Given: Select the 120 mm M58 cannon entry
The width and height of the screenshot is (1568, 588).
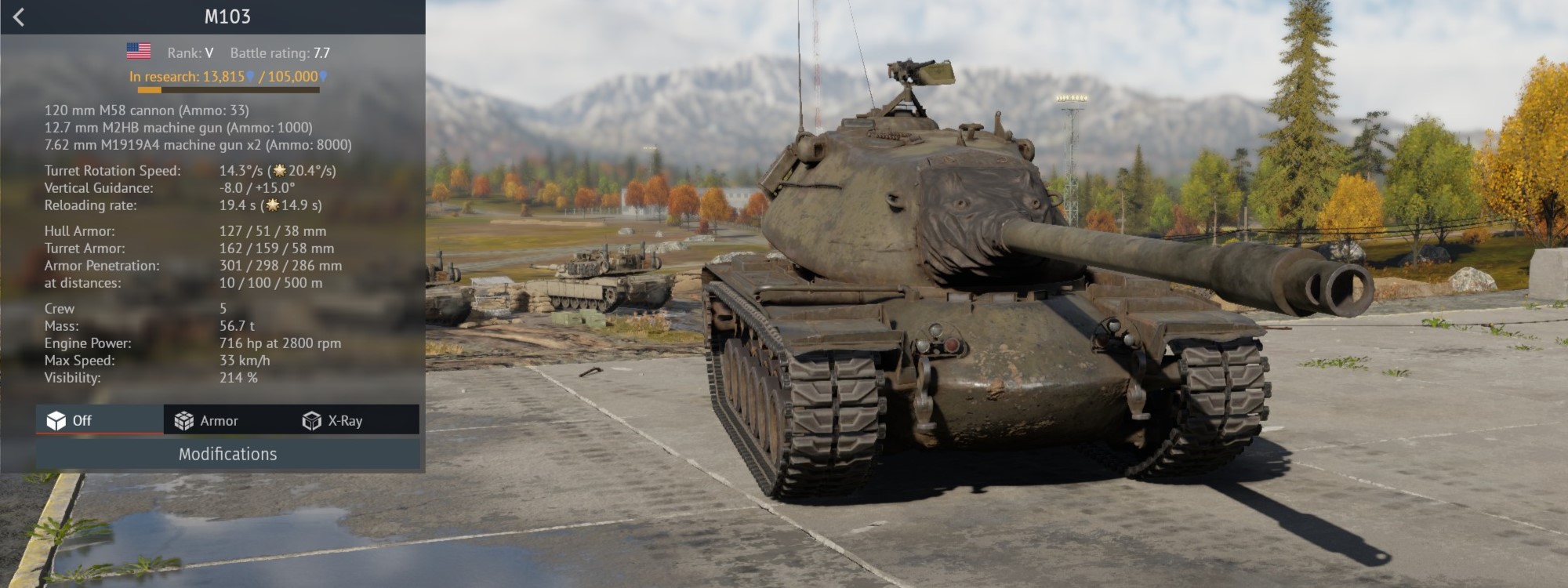Looking at the screenshot, I should coord(145,110).
